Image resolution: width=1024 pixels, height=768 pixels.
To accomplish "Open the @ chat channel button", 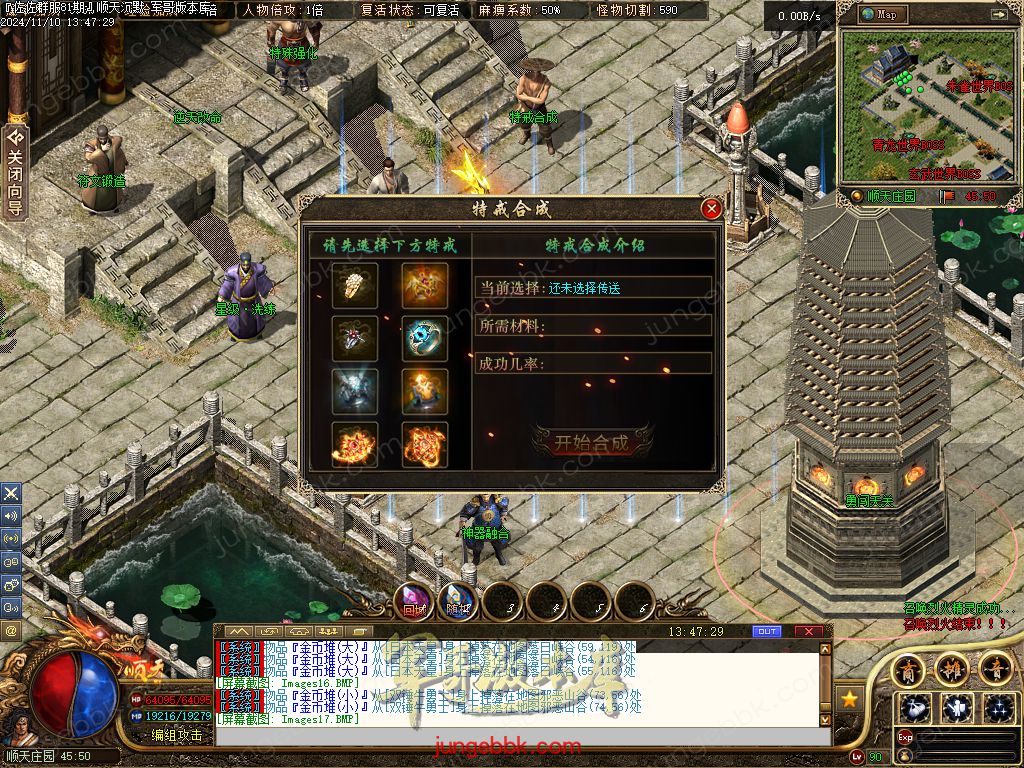I will click(11, 631).
